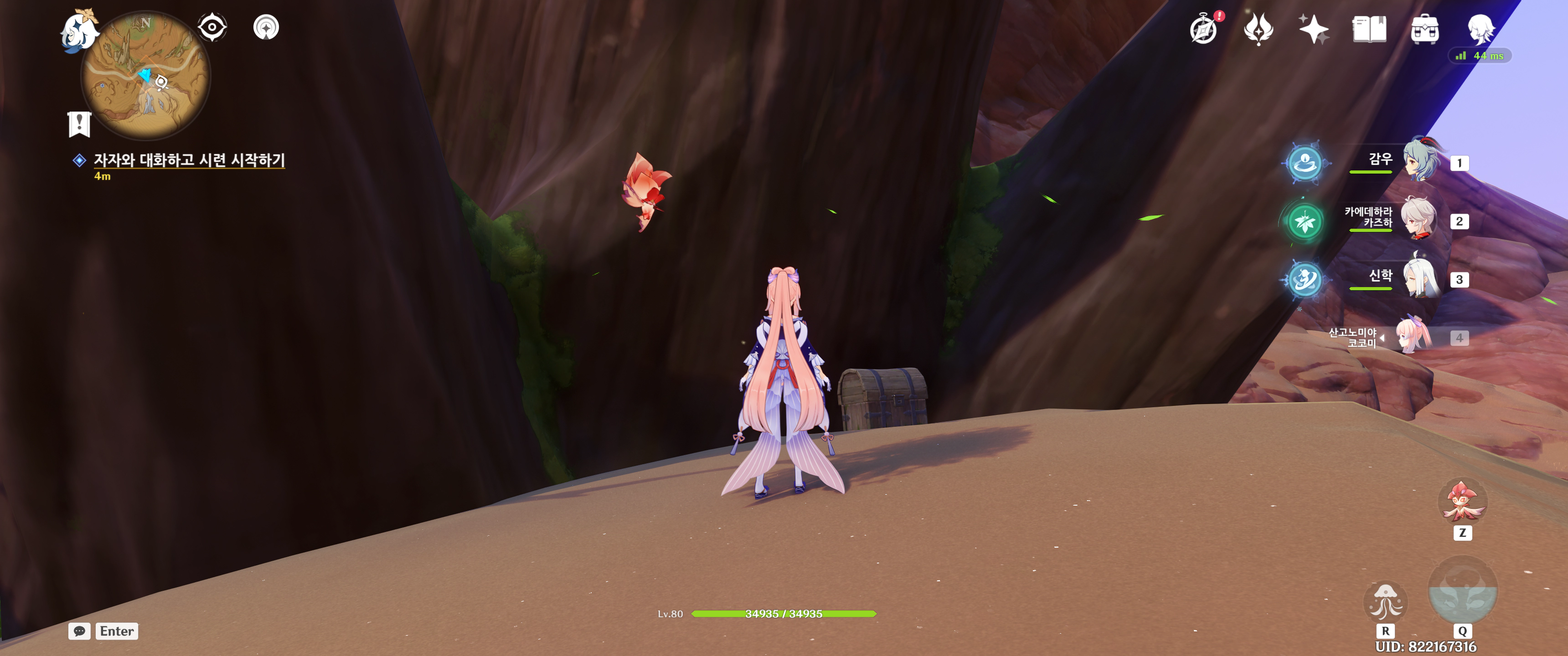Open the backpack inventory
Screen dimensions: 1568x656
click(x=1424, y=29)
